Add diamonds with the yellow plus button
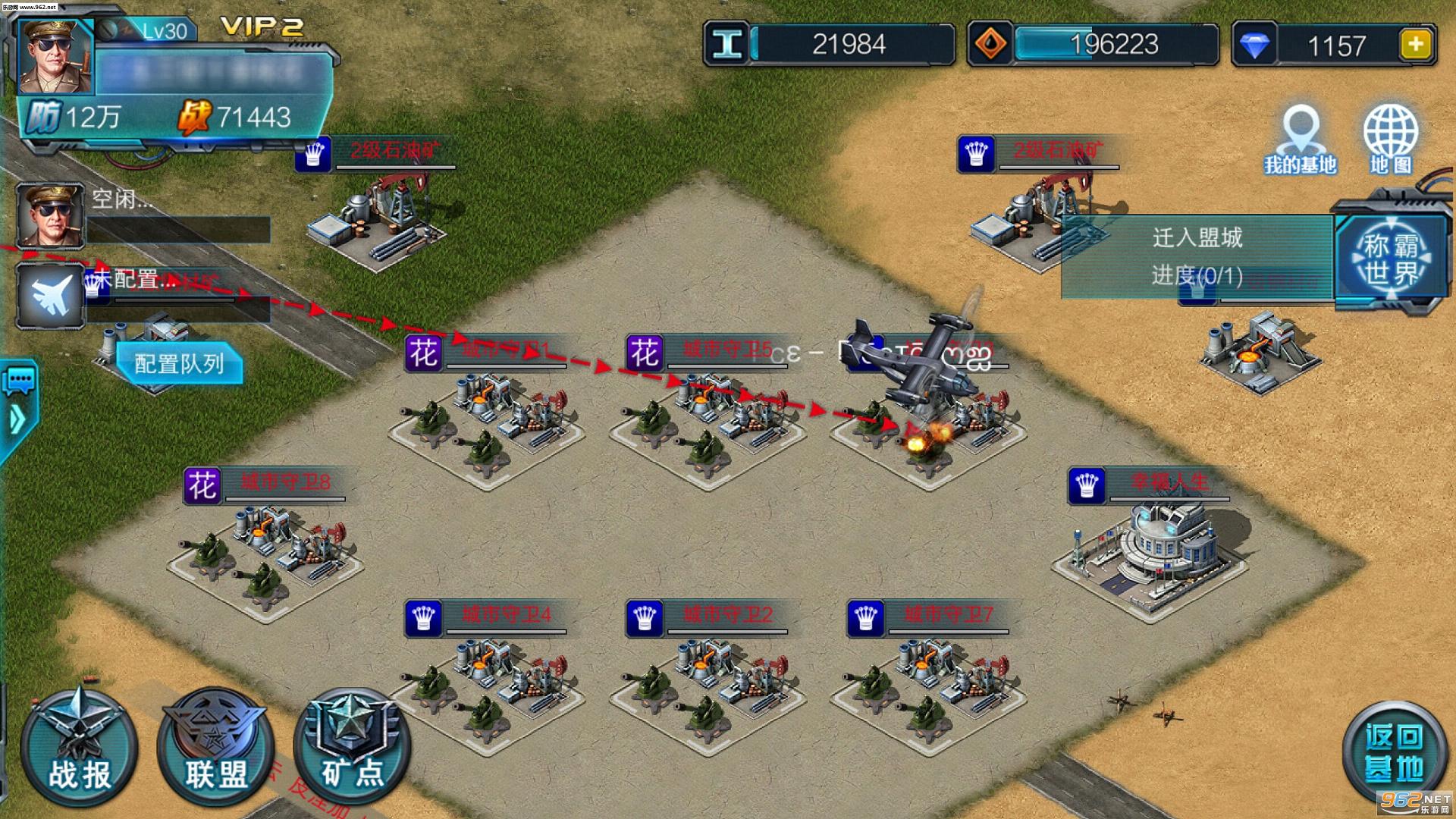The height and width of the screenshot is (819, 1456). click(1416, 45)
